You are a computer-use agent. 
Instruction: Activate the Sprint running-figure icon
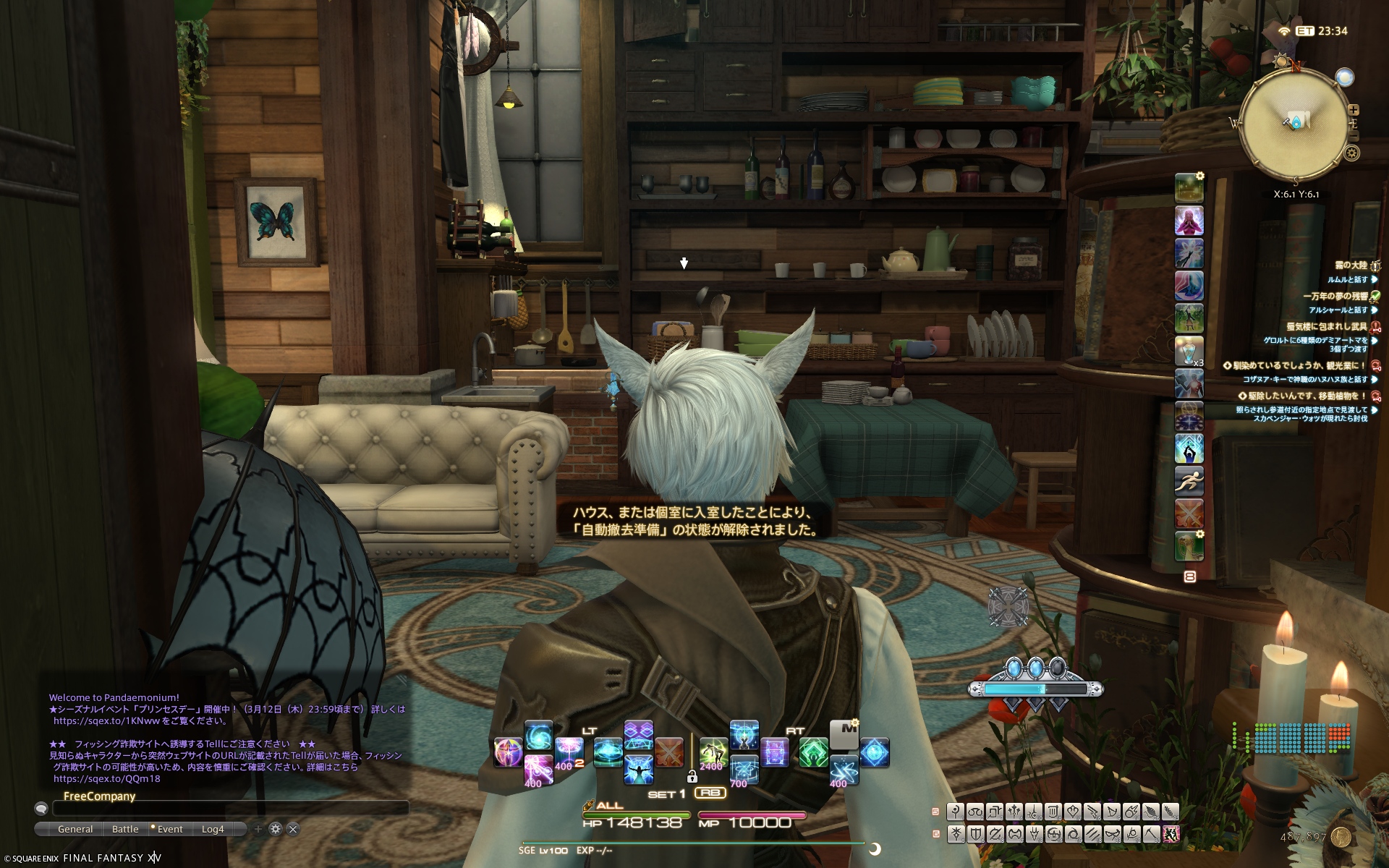point(1189,480)
